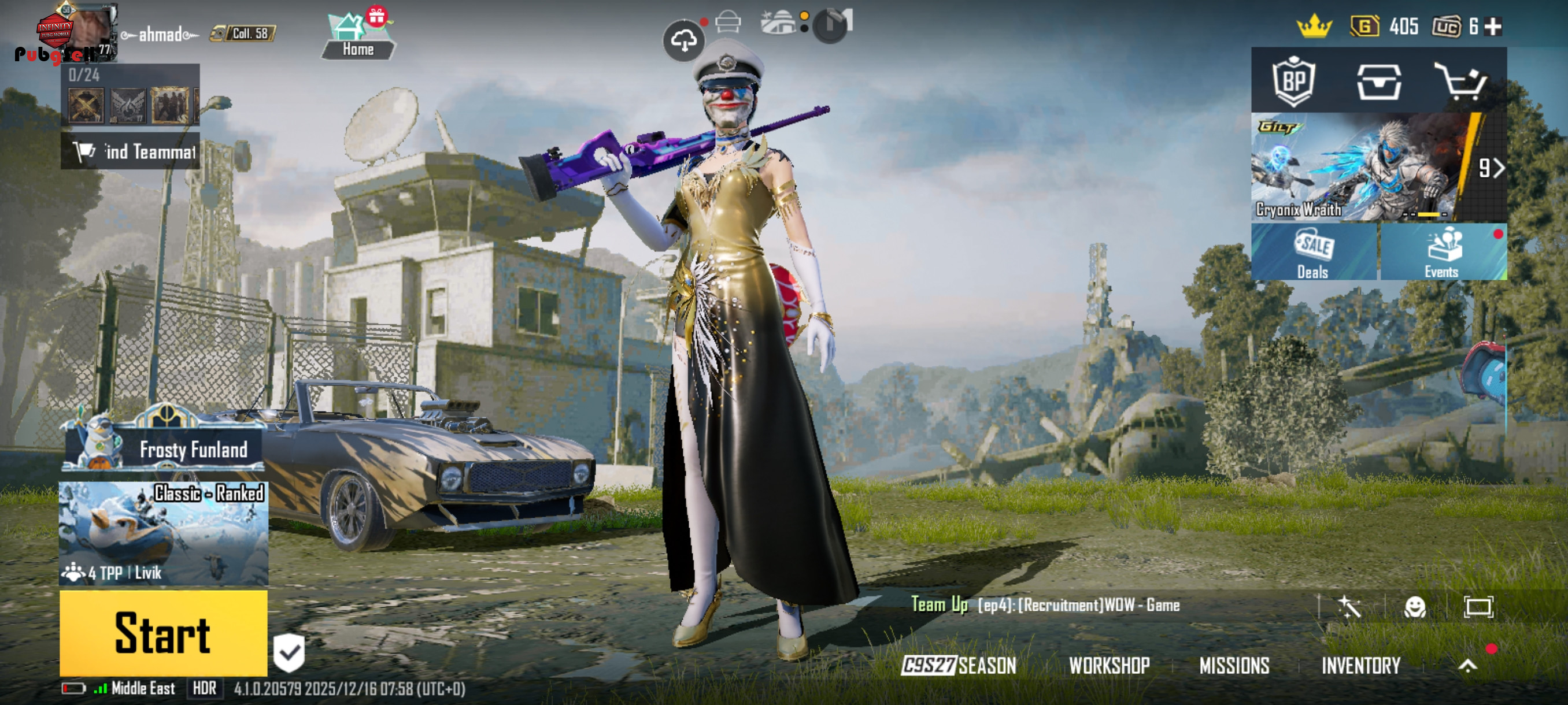
Task: Open the Classic Ranked mode selector
Action: coord(163,533)
